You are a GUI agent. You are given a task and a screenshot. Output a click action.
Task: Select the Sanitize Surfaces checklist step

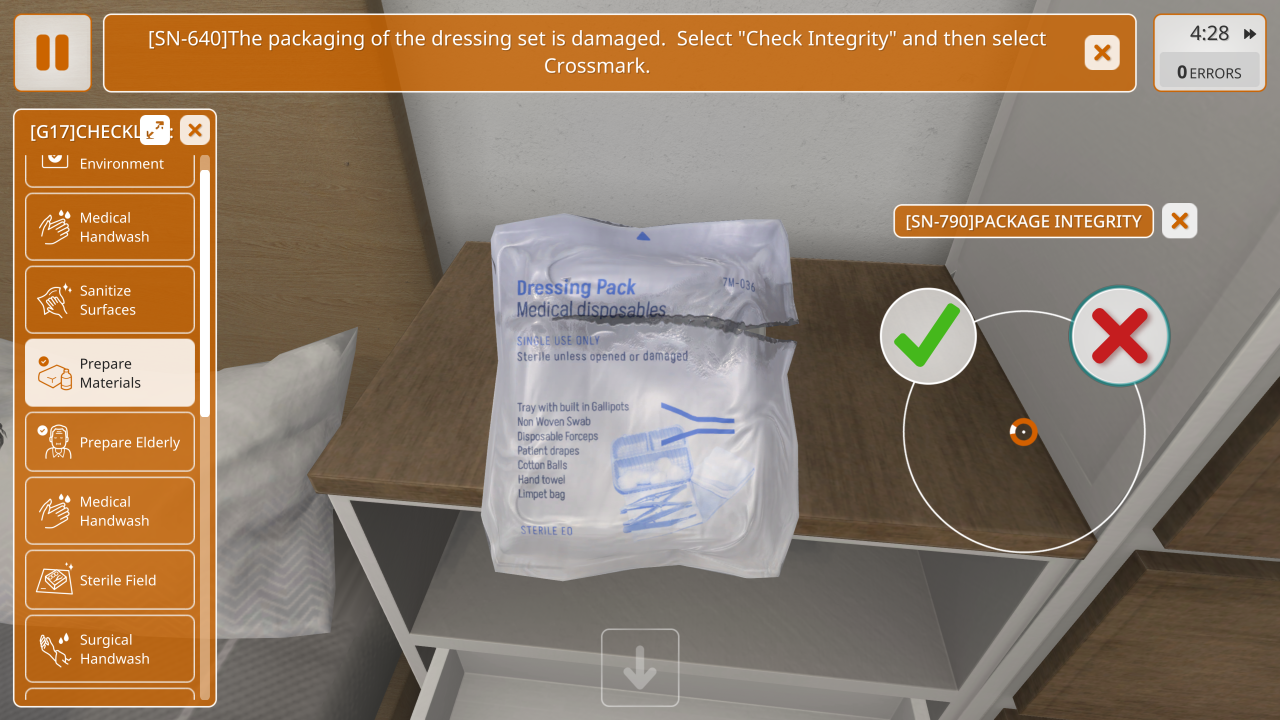[x=110, y=300]
